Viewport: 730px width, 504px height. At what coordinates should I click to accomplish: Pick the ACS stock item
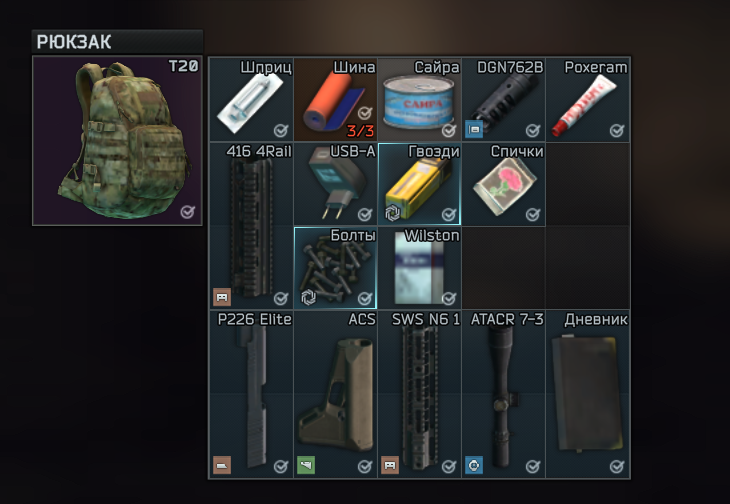click(x=335, y=393)
